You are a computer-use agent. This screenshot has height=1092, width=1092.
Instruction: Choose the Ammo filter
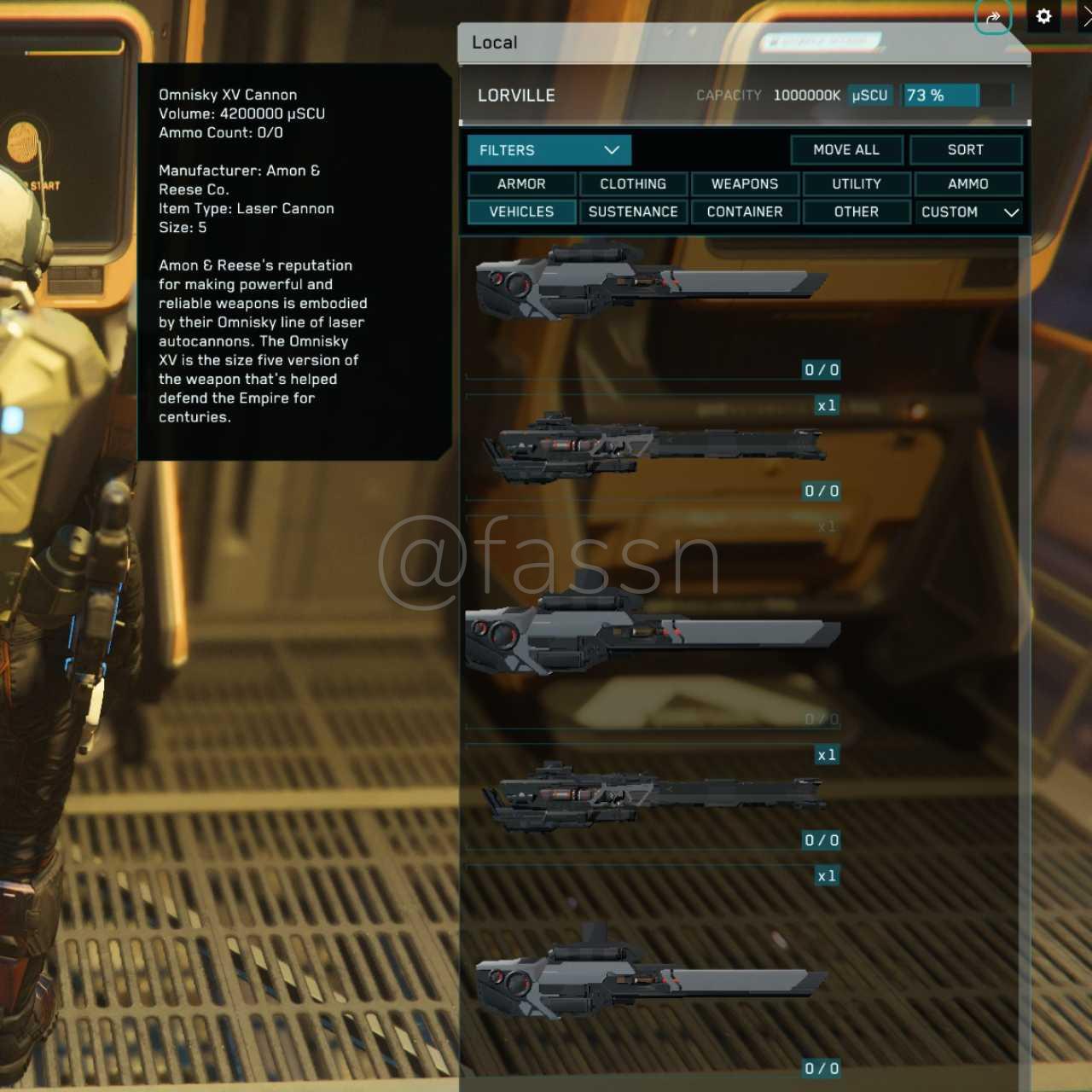[x=967, y=184]
